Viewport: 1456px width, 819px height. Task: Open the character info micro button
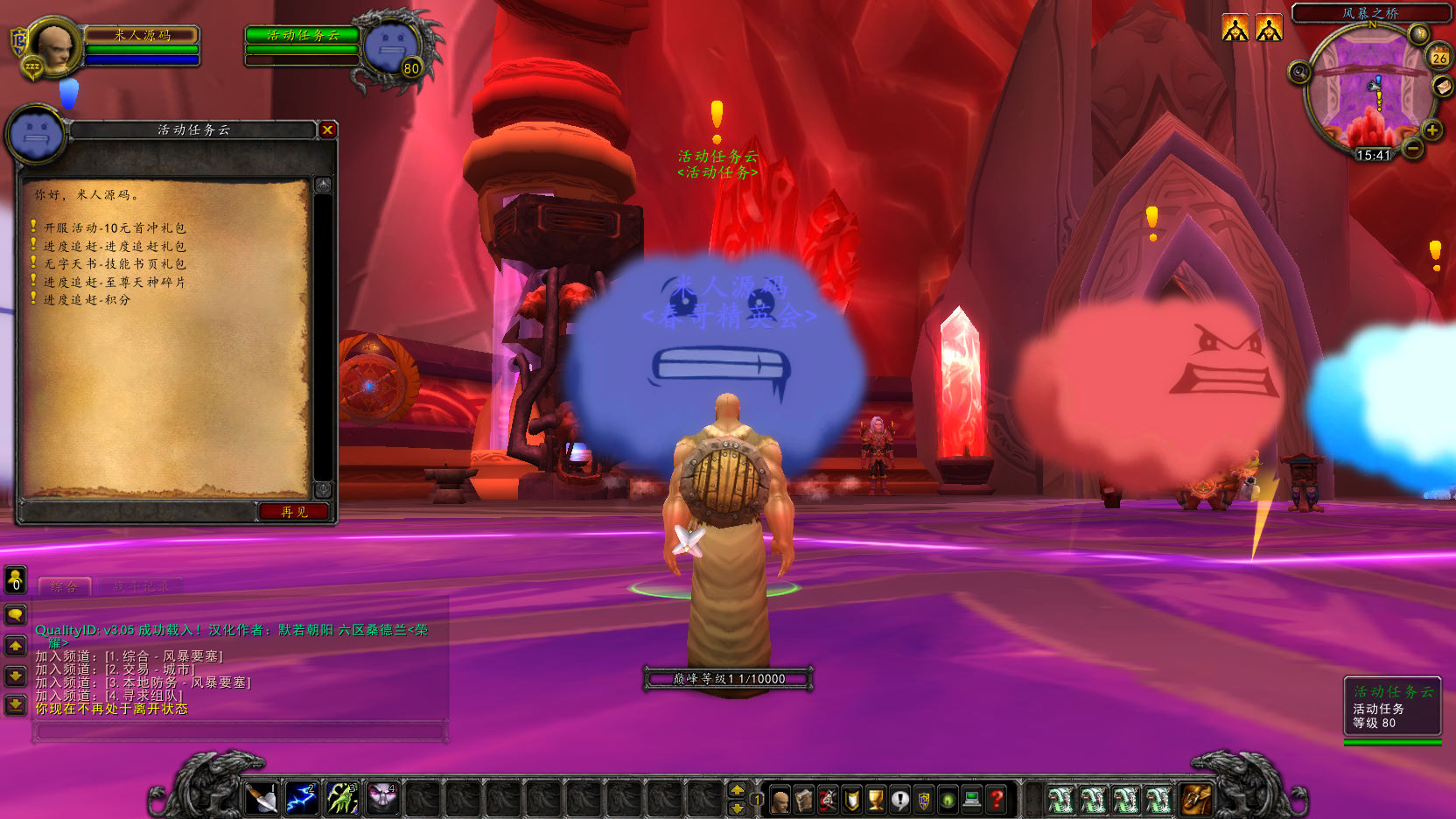tap(780, 799)
